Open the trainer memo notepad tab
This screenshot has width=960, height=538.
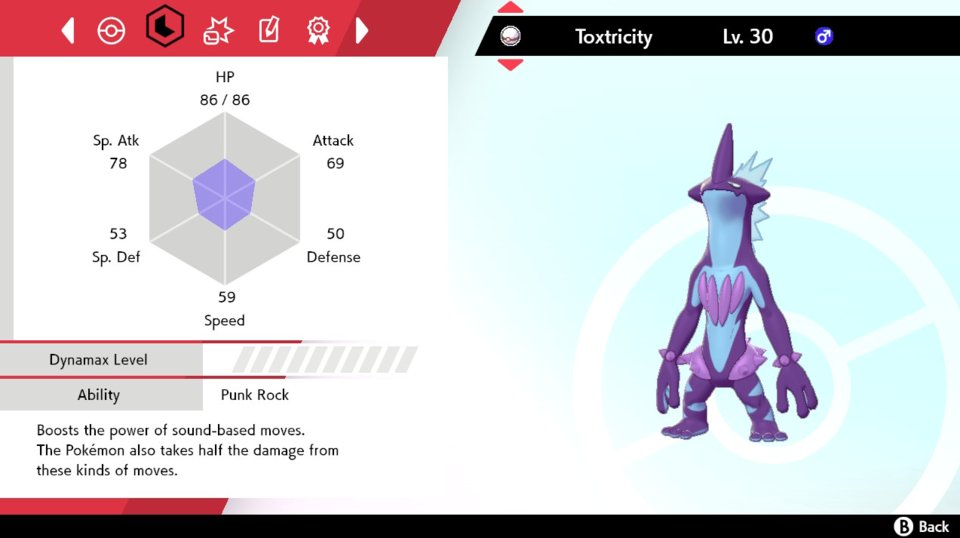coord(268,31)
